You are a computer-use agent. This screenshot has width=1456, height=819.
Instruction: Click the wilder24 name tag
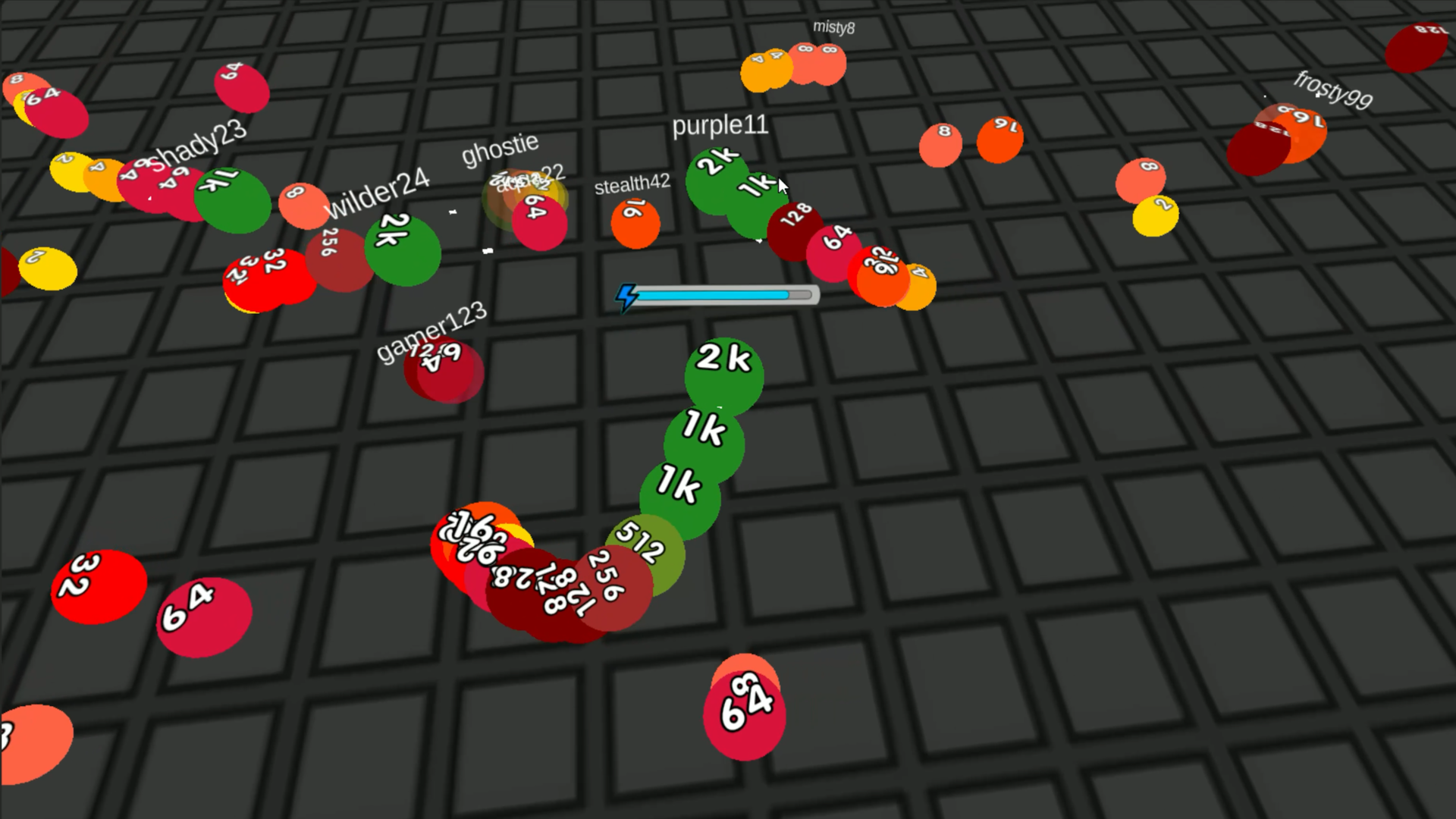point(379,190)
